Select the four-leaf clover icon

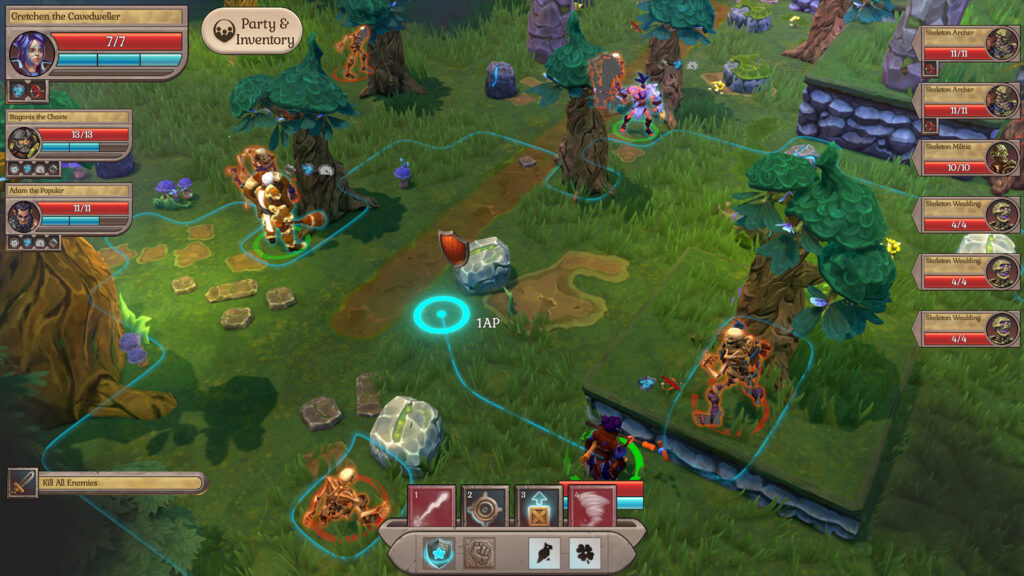coord(585,552)
